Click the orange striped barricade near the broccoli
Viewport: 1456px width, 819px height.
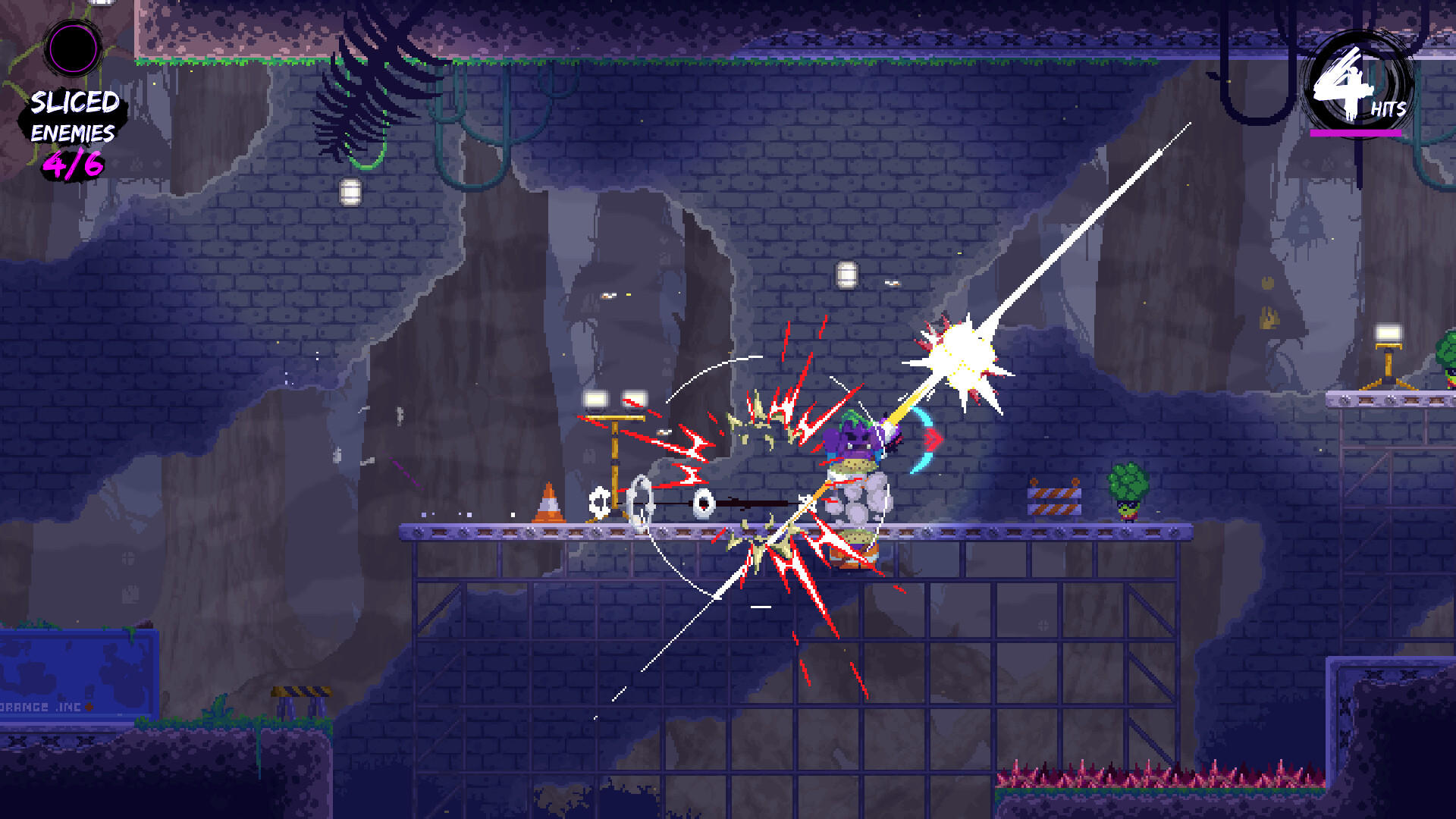[x=1054, y=502]
